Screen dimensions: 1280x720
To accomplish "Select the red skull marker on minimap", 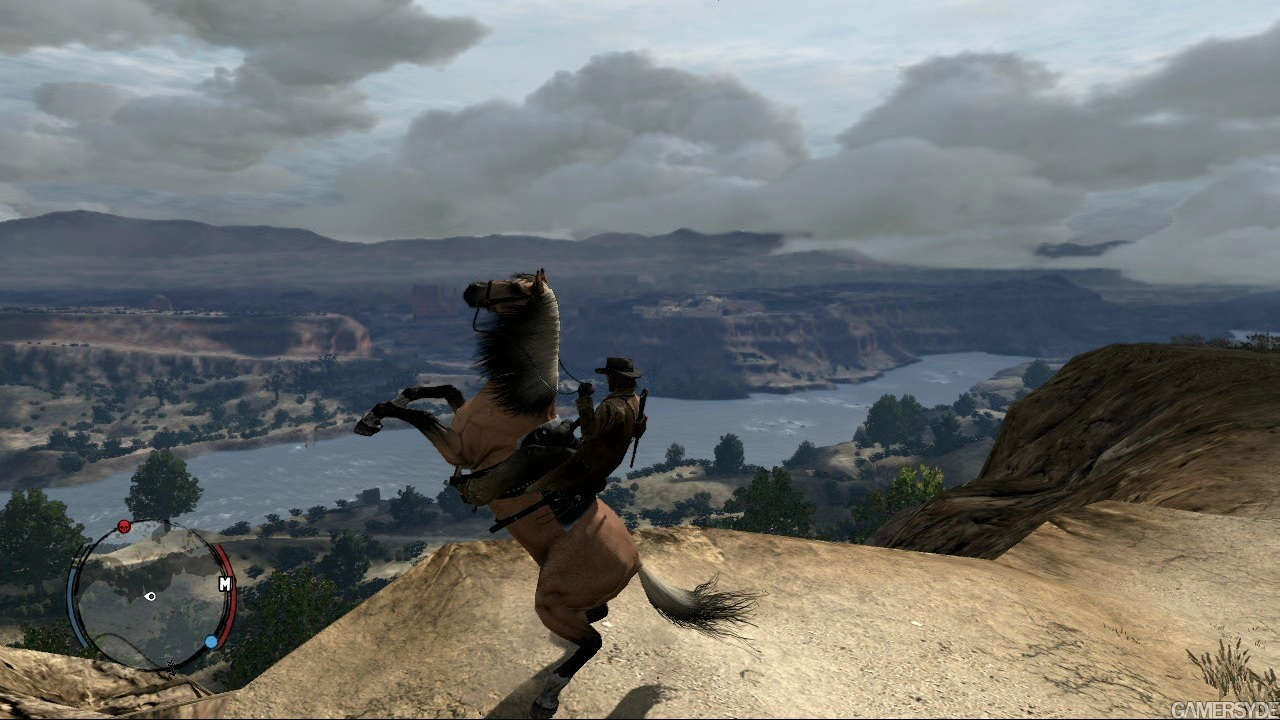I will pyautogui.click(x=124, y=526).
